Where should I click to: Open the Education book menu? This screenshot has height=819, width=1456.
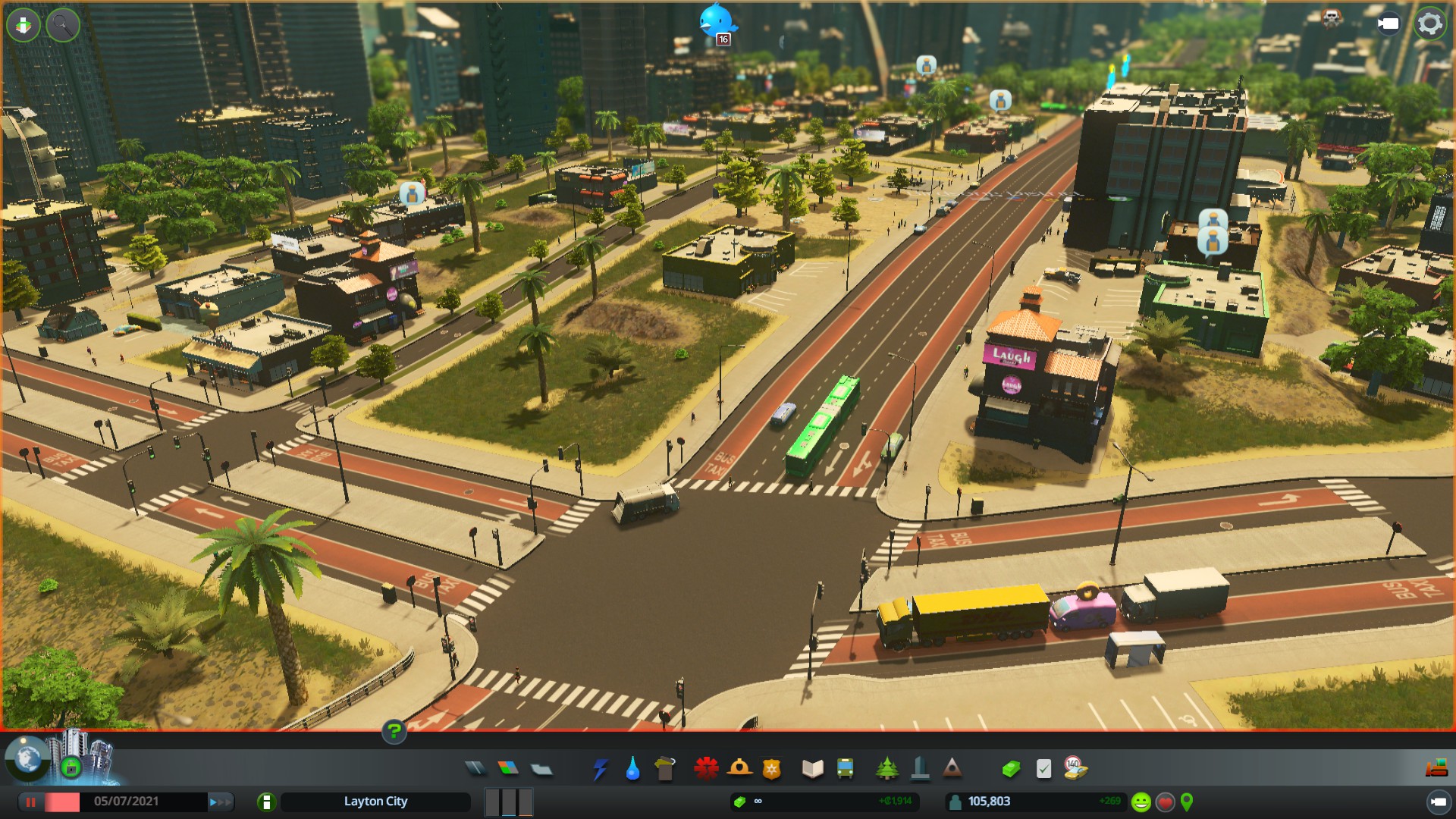pos(812,769)
